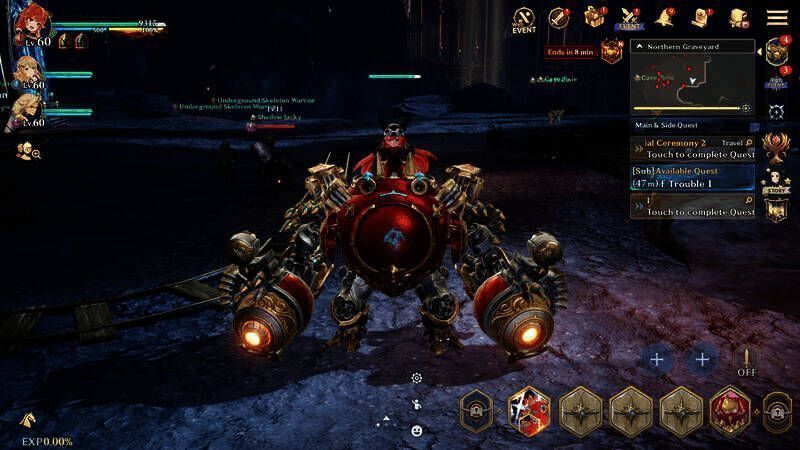Activate the red mech skill icon
This screenshot has width=800, height=450.
pos(730,410)
